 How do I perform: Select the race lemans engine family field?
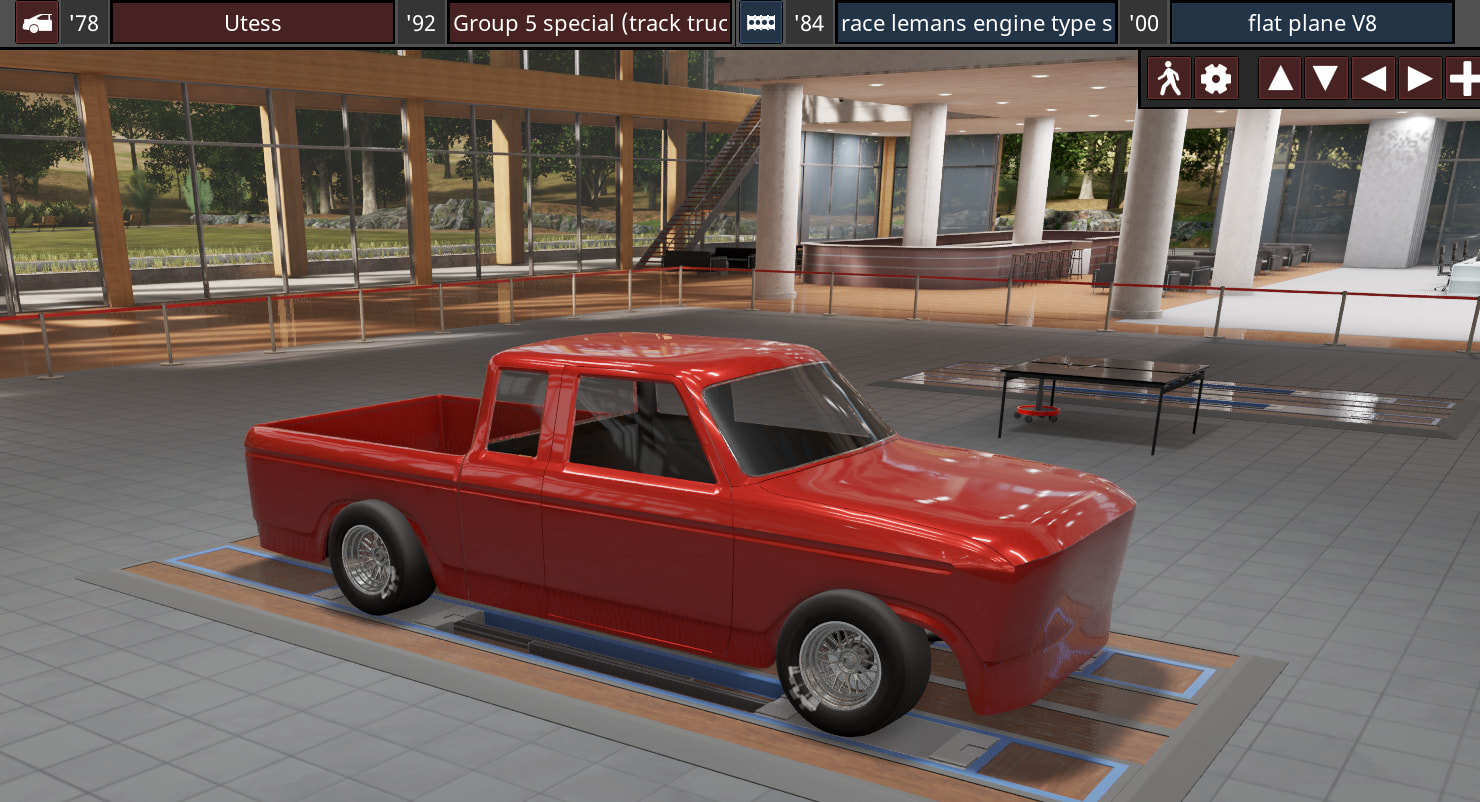(x=976, y=23)
